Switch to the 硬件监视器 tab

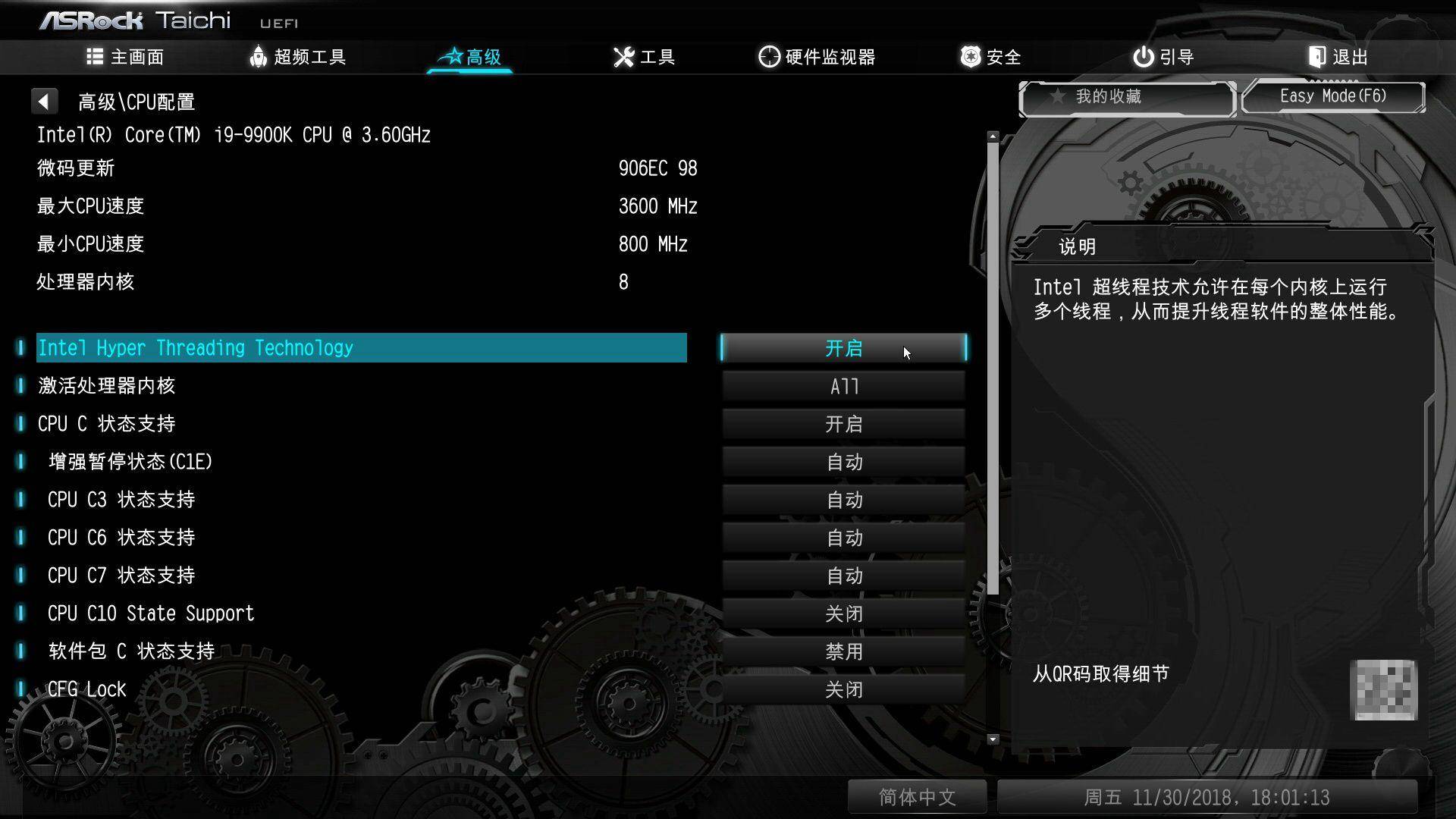point(817,56)
